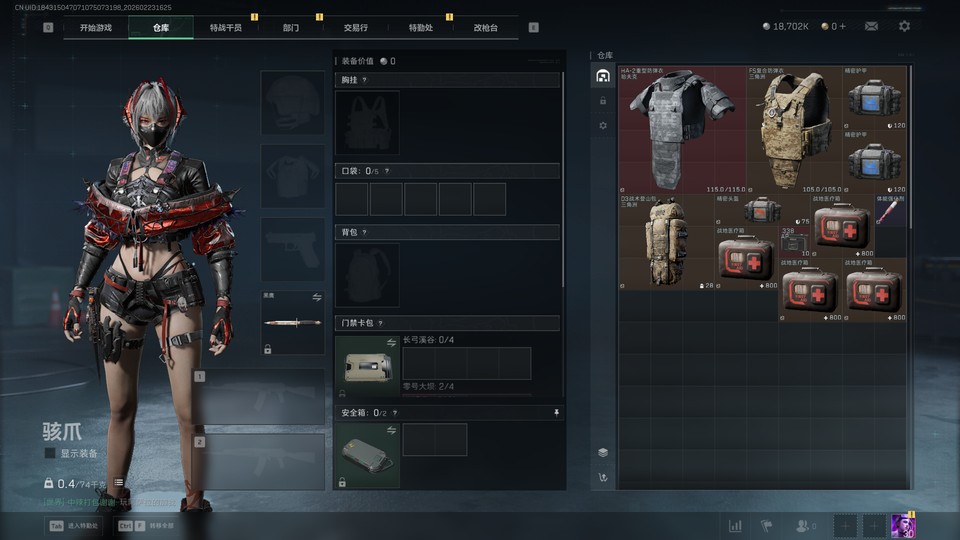Select the 特勤处 tab
The width and height of the screenshot is (960, 540).
point(421,27)
